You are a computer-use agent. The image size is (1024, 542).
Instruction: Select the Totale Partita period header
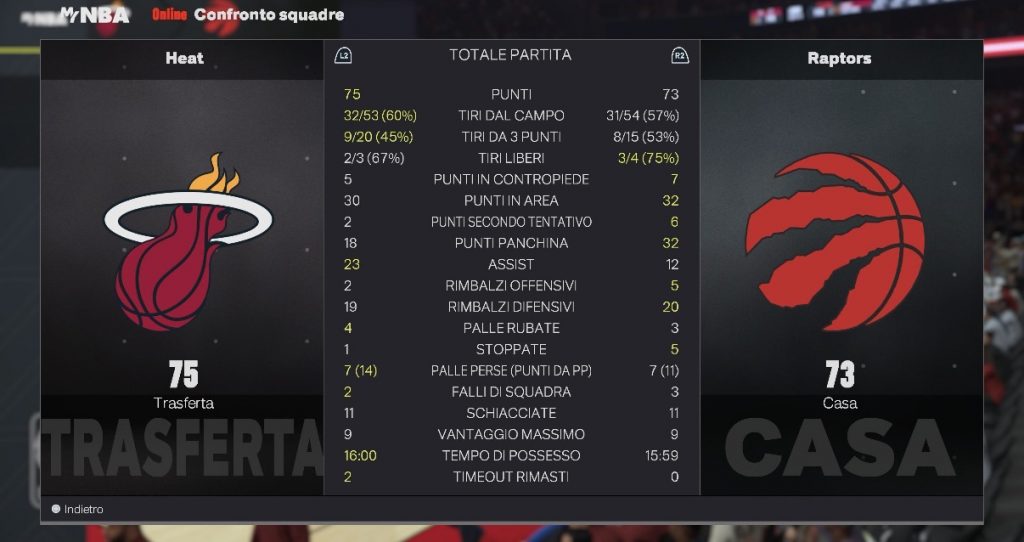(x=510, y=55)
